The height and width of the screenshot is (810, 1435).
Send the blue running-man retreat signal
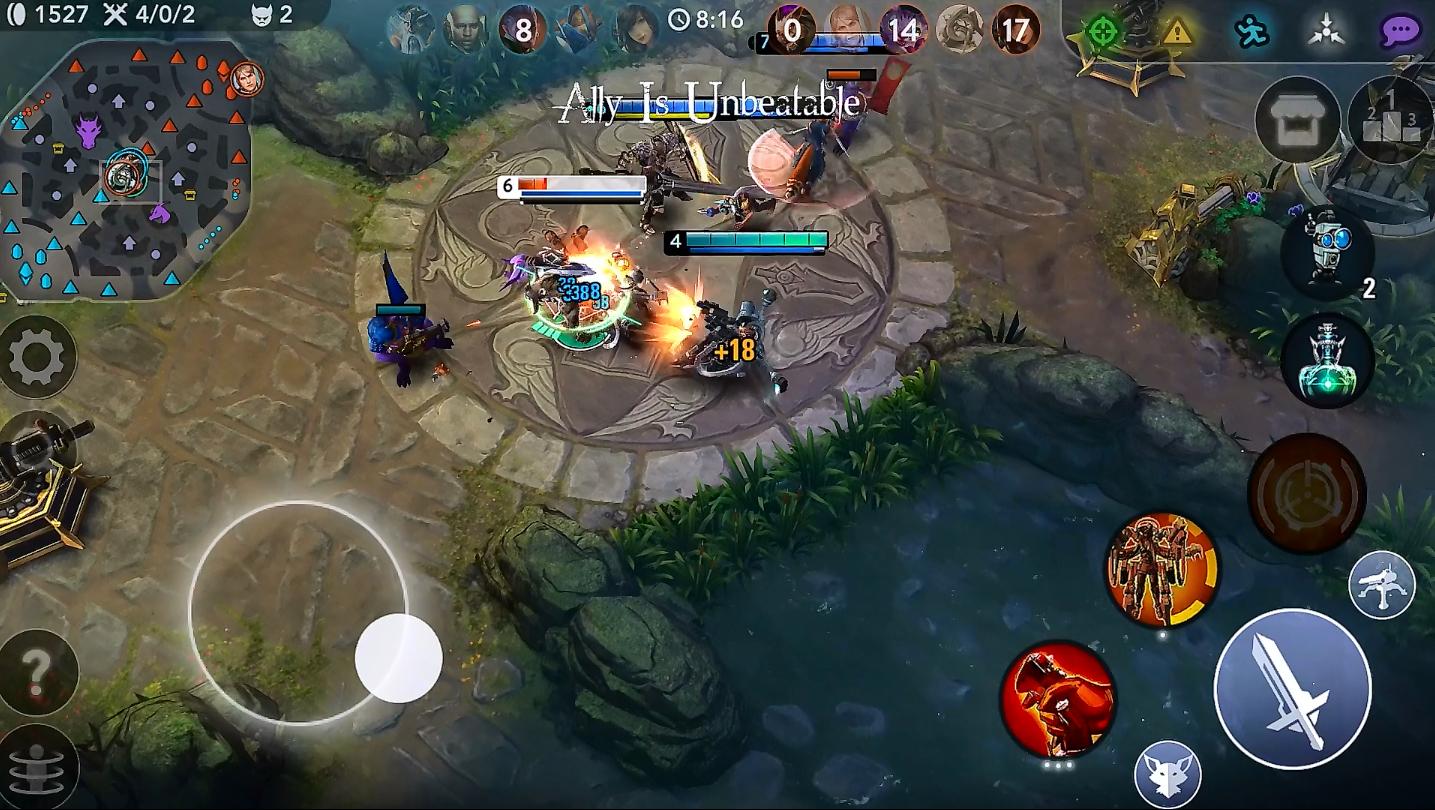[1251, 31]
